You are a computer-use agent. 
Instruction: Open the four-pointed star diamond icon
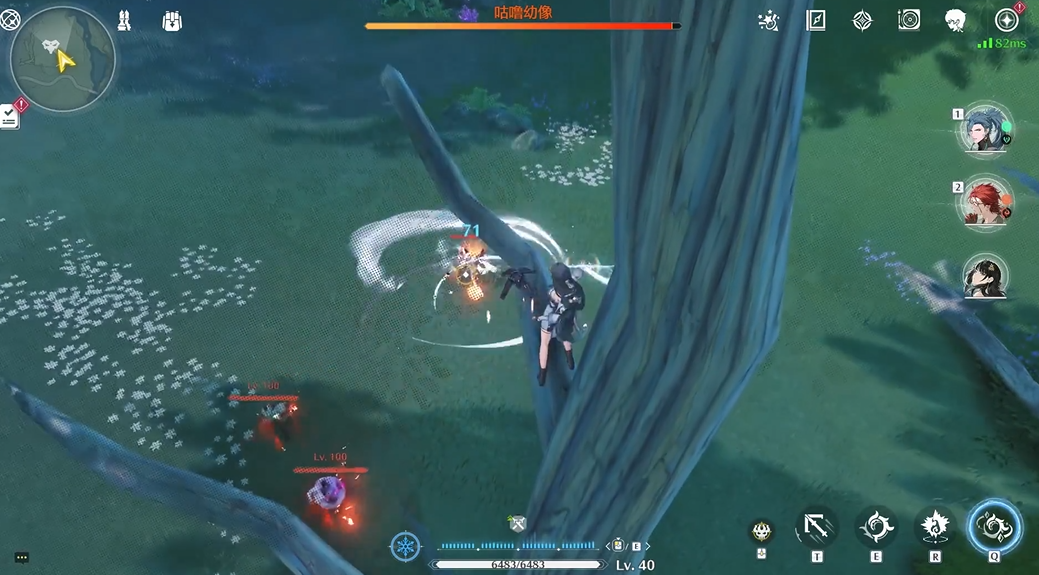pyautogui.click(x=862, y=21)
